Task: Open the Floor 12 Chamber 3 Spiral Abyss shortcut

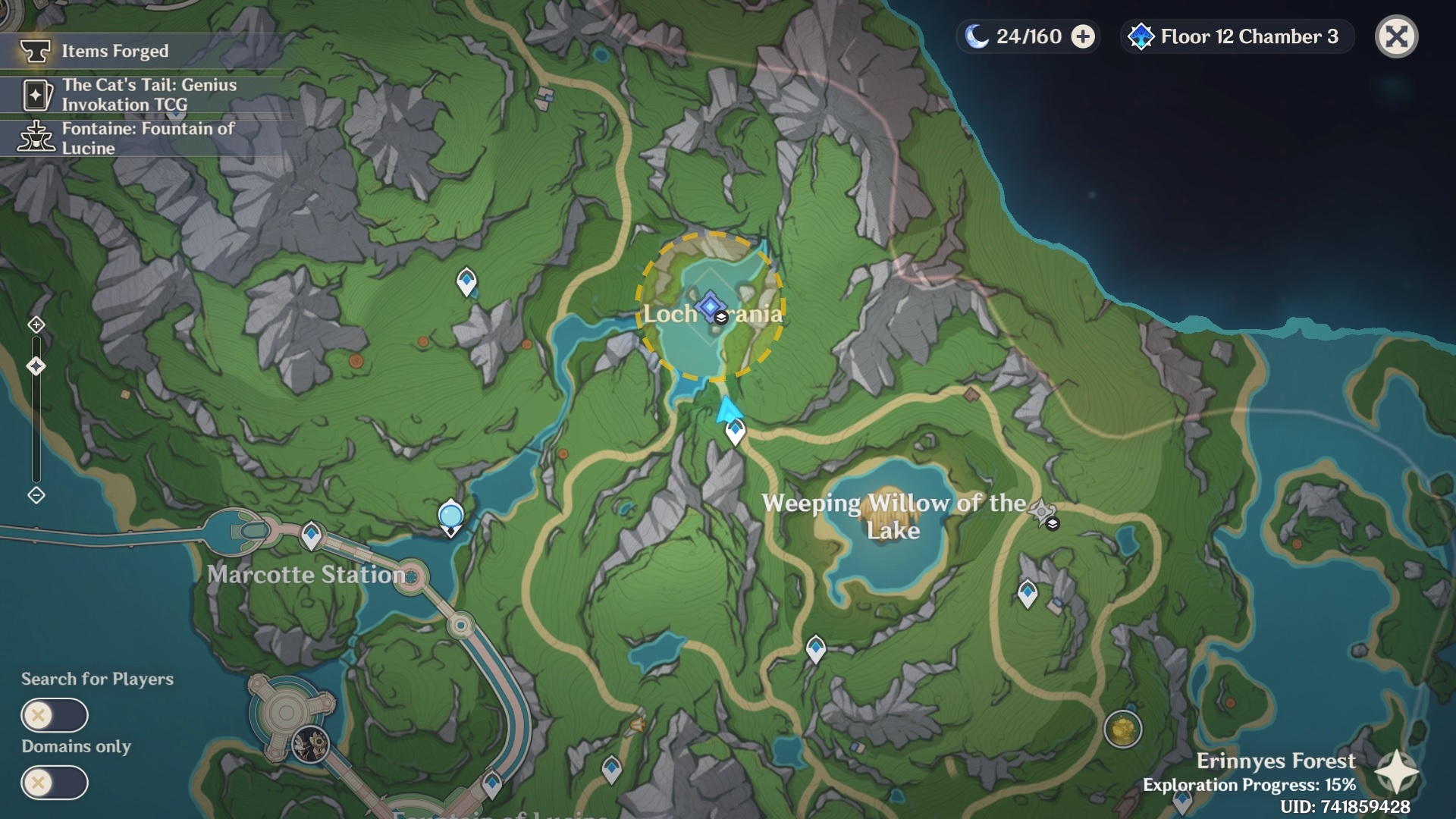Action: [1237, 36]
